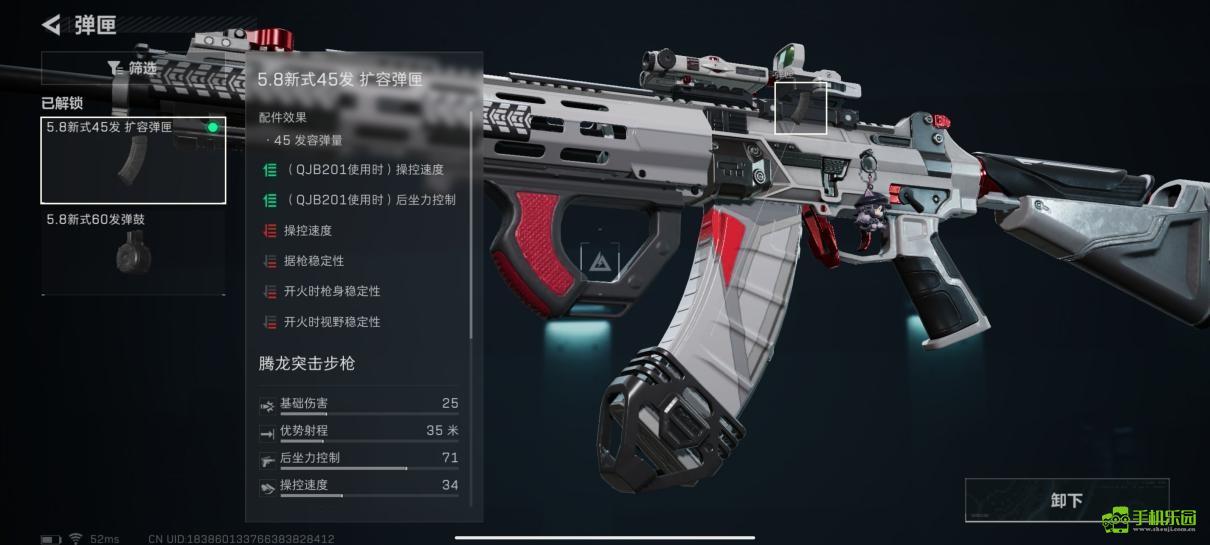Select the highlighted attachment slot box on rifle
Screen dimensions: 1210x545
(x=801, y=108)
